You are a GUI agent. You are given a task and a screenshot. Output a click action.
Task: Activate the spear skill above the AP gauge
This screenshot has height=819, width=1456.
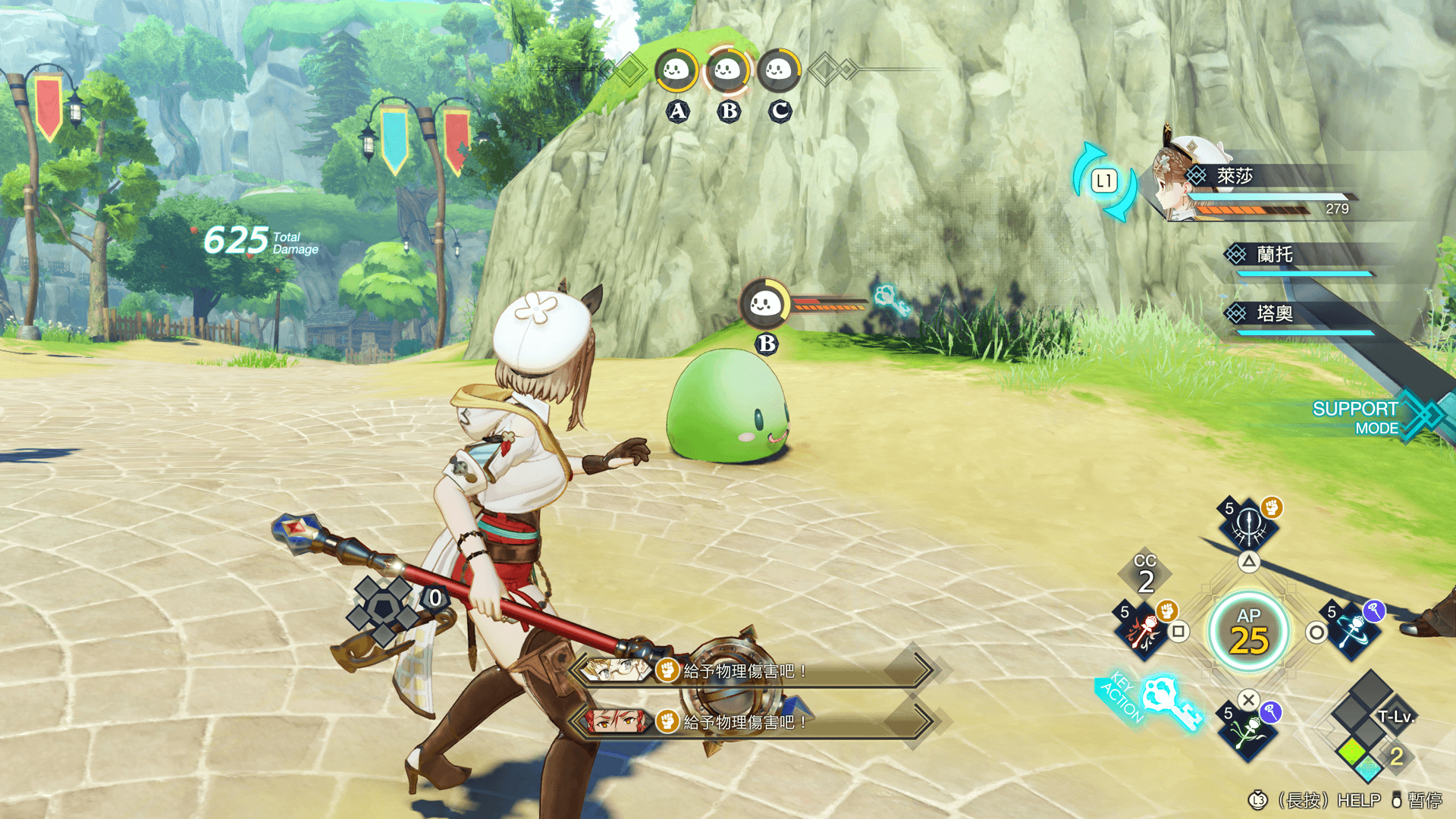click(x=1248, y=525)
